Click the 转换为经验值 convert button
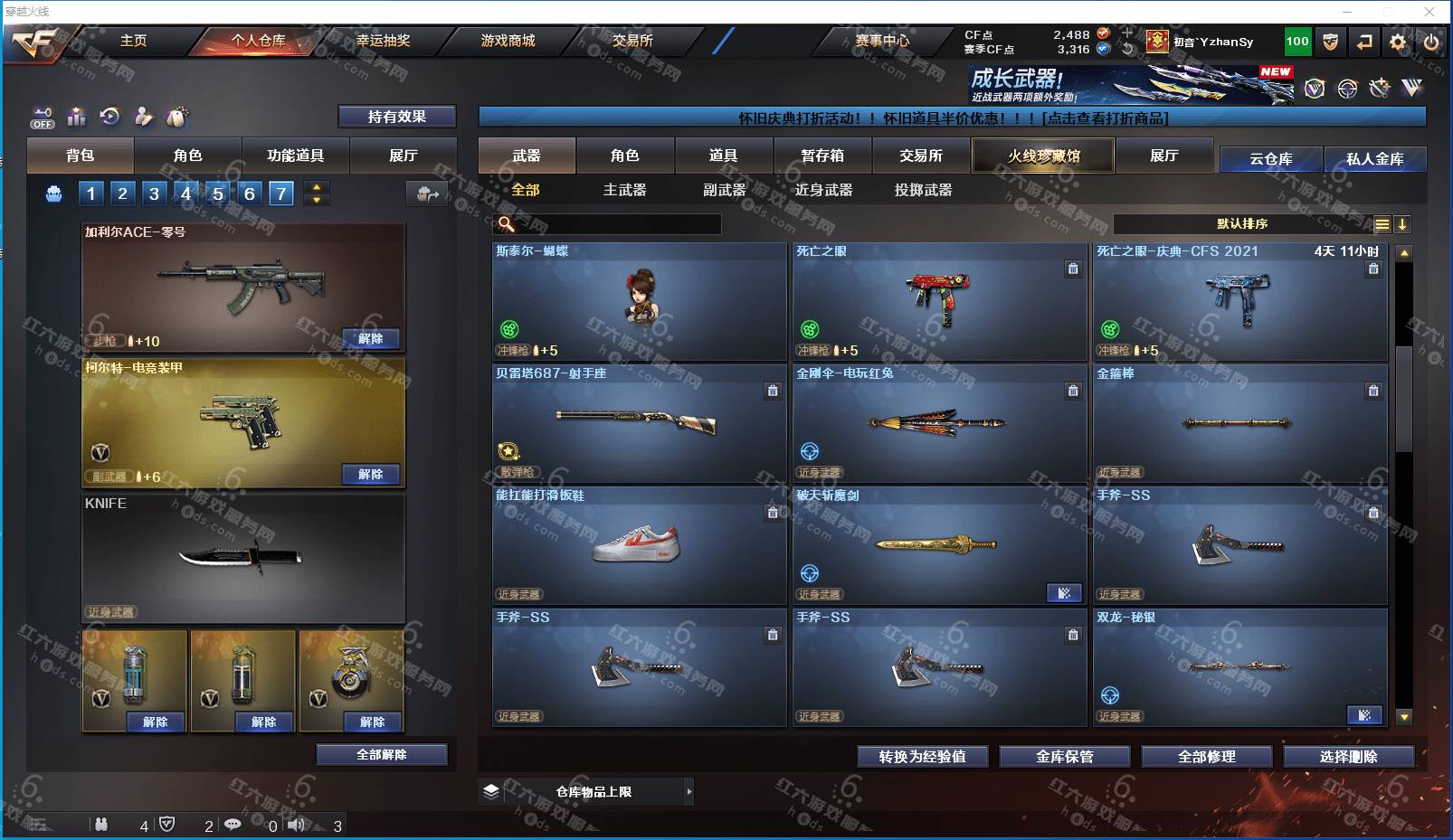This screenshot has height=840, width=1453. click(x=922, y=757)
